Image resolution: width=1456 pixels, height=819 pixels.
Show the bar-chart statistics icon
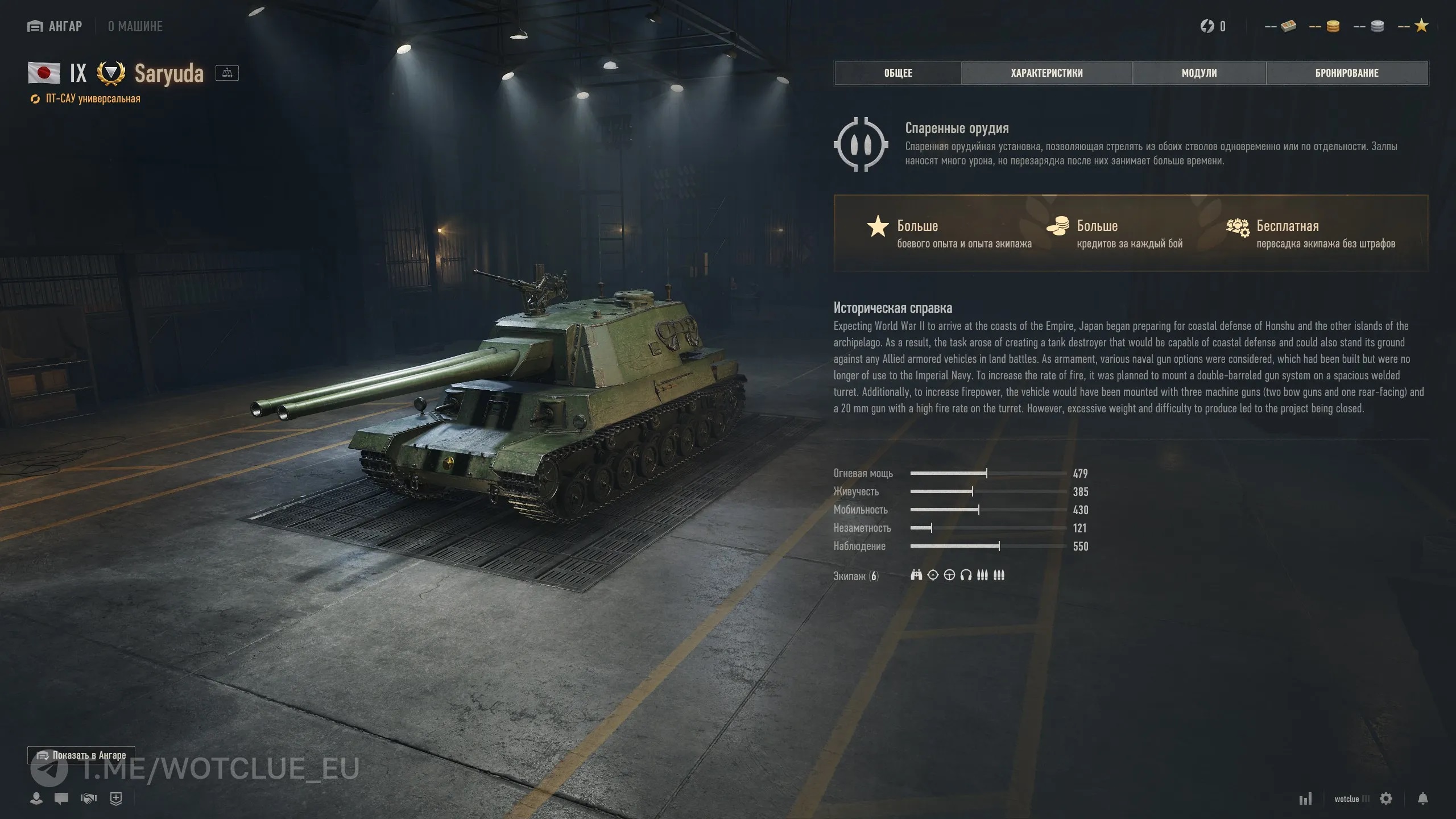coord(1305,799)
